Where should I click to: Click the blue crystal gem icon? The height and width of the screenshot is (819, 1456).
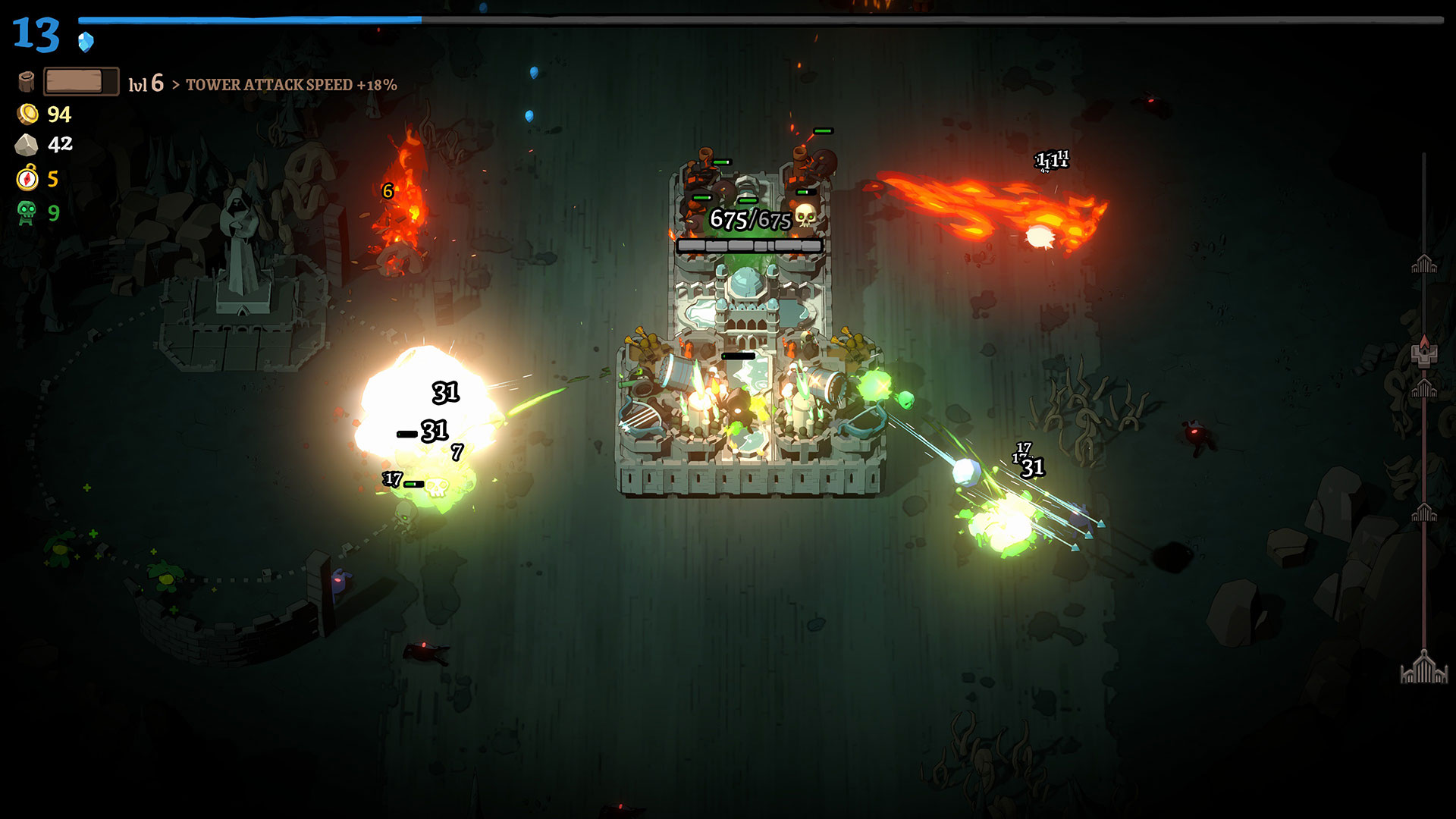pyautogui.click(x=86, y=41)
